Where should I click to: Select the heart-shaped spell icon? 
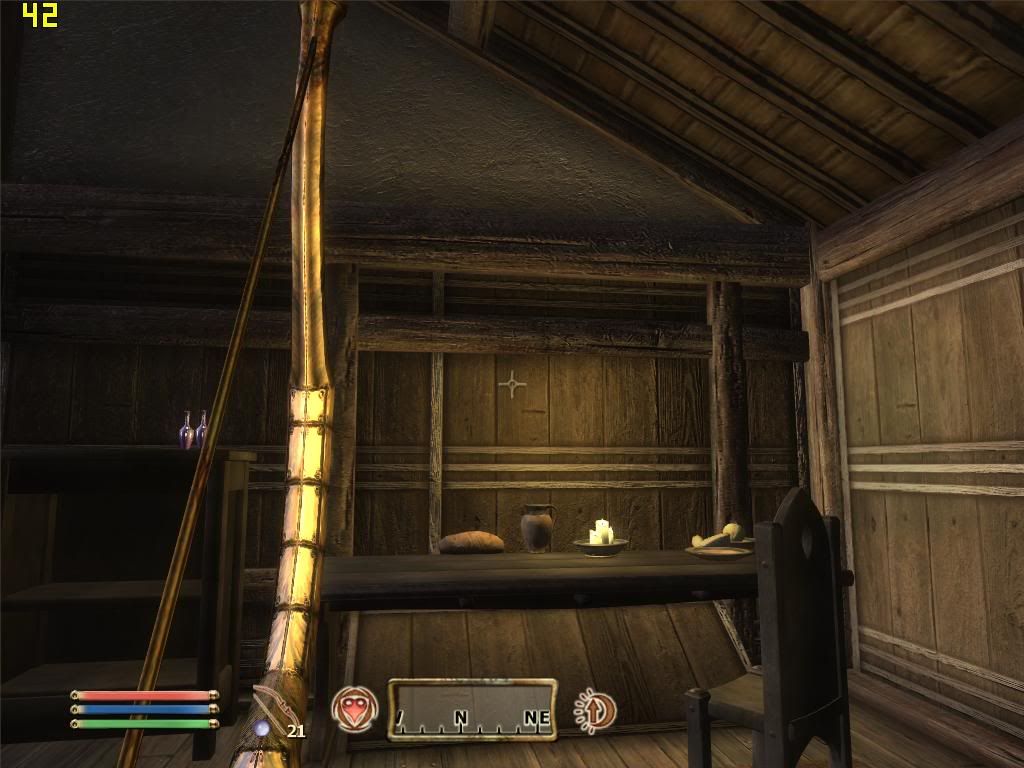[x=355, y=709]
